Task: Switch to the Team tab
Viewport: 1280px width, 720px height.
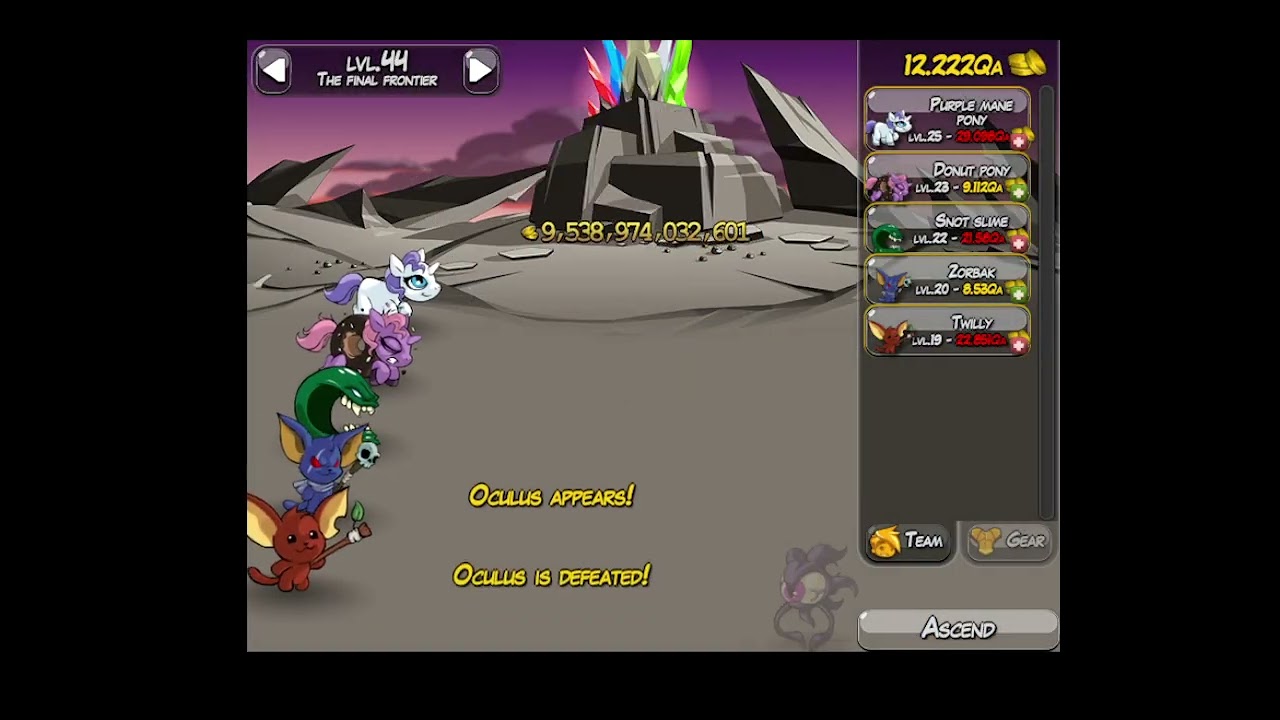Action: point(907,542)
